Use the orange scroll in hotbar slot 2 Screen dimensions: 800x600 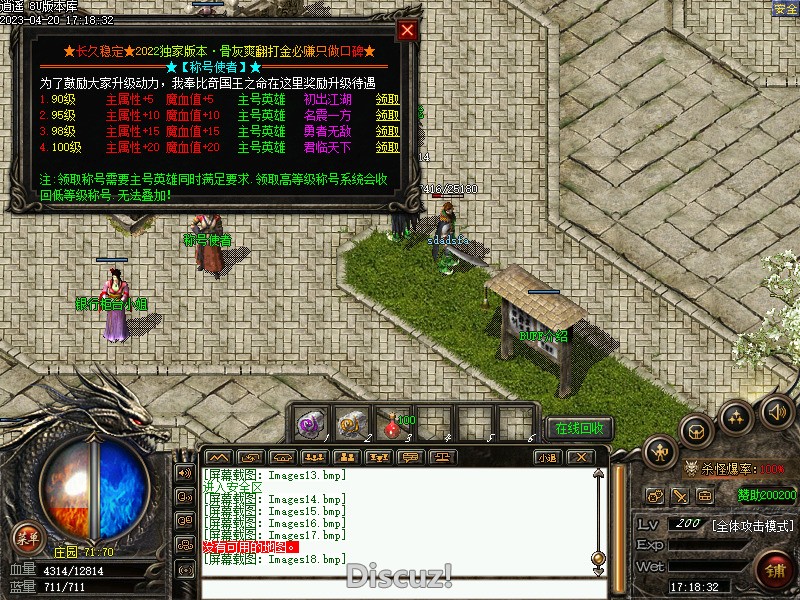pos(350,424)
